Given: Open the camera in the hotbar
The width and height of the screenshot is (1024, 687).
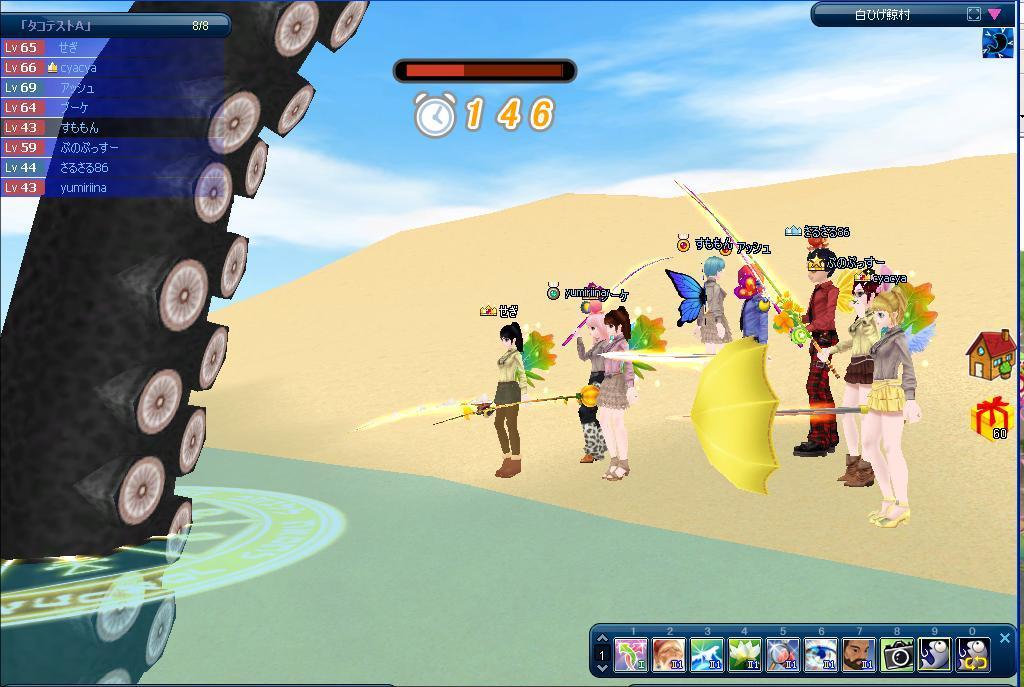Looking at the screenshot, I should coord(897,656).
